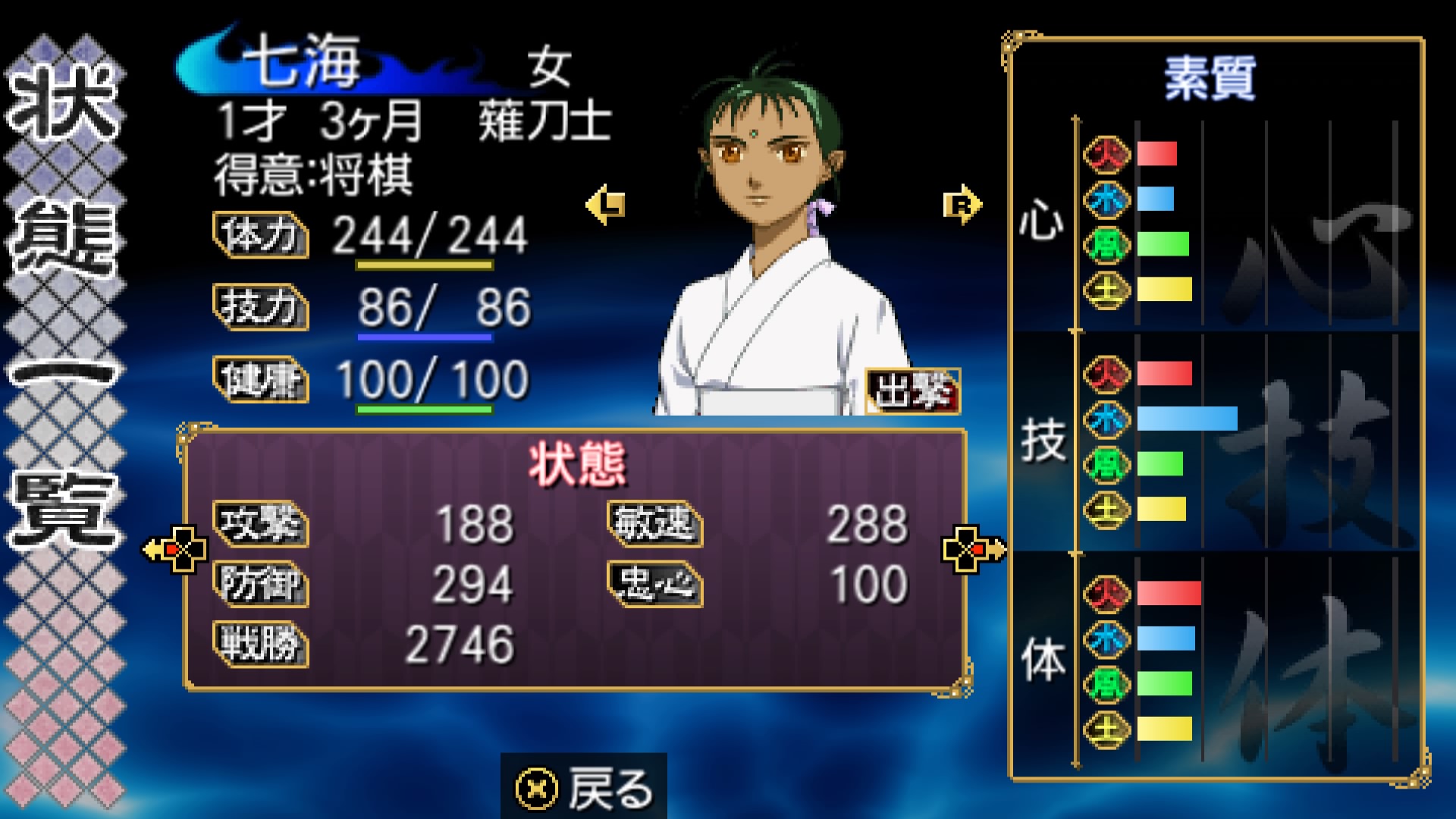The image size is (1456, 819).
Task: Show next character with the yellow R arrow
Action: click(x=962, y=204)
